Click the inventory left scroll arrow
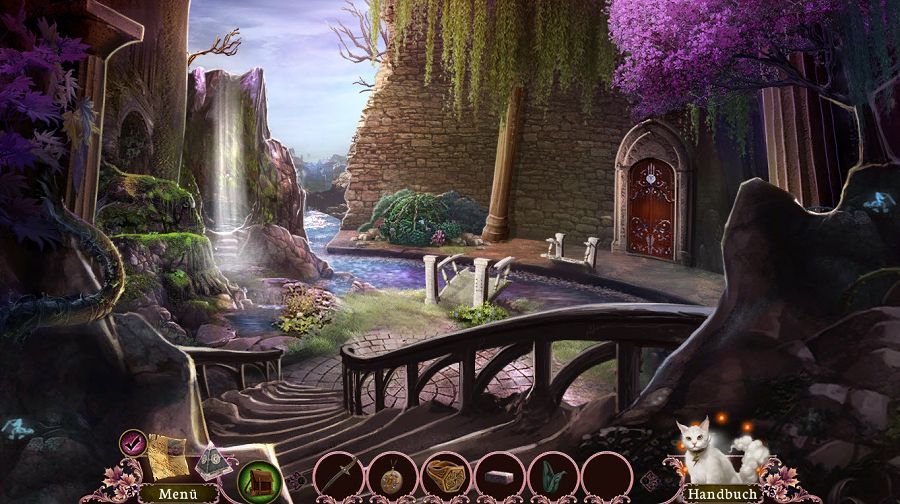Image resolution: width=900 pixels, height=504 pixels. 297,480
